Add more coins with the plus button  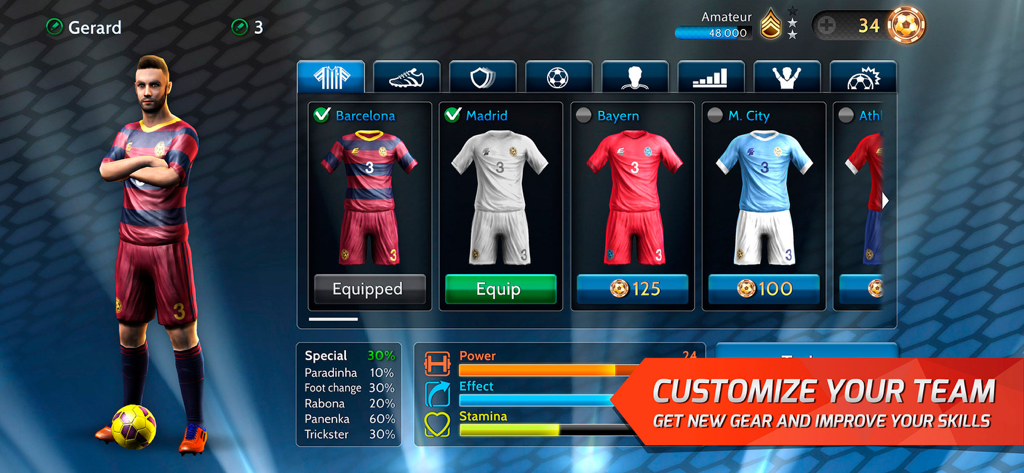click(x=827, y=26)
